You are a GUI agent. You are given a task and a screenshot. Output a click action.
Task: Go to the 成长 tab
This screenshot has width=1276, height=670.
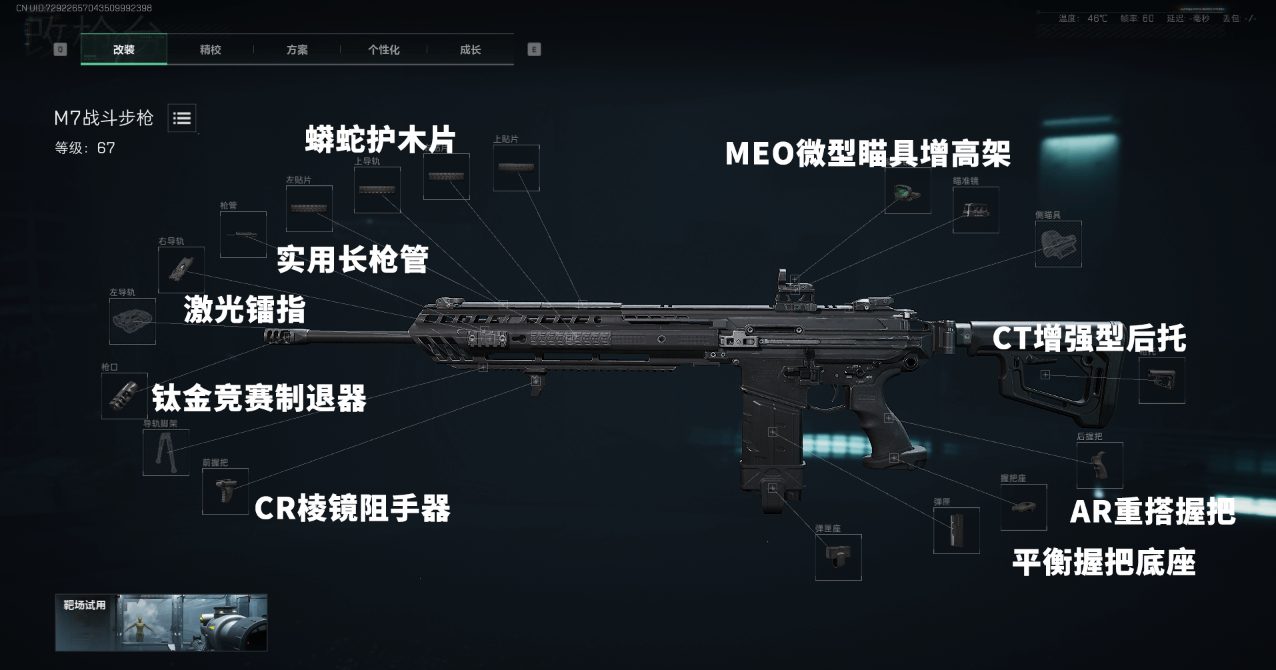[470, 49]
